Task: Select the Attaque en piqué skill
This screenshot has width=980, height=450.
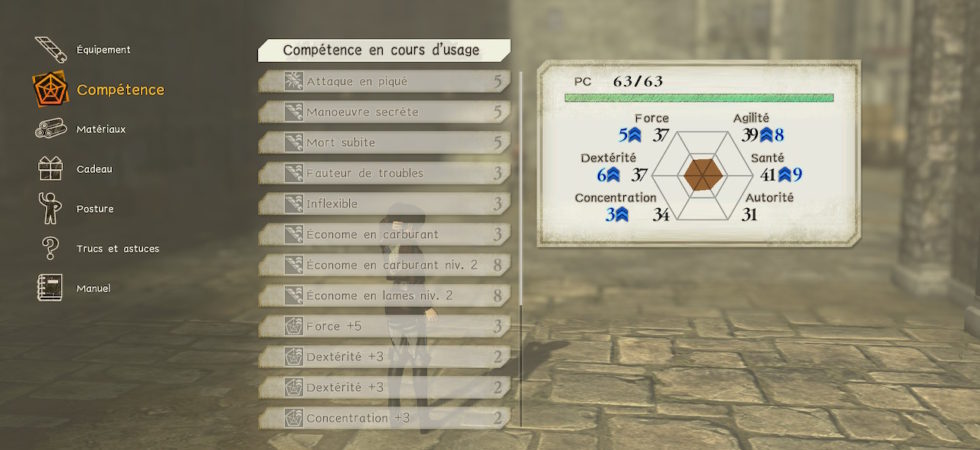Action: click(x=385, y=81)
